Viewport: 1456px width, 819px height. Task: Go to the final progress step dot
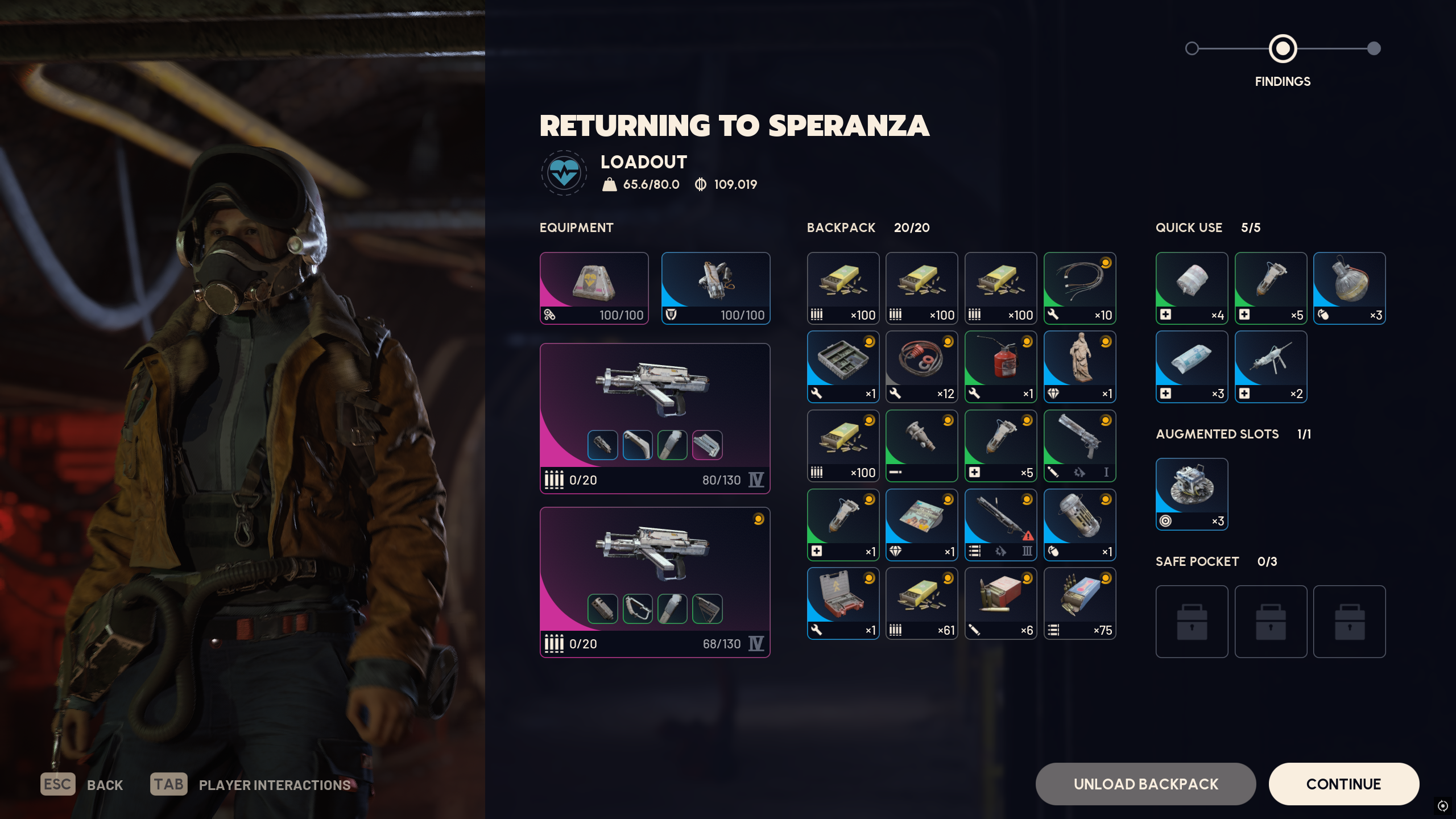(1374, 48)
